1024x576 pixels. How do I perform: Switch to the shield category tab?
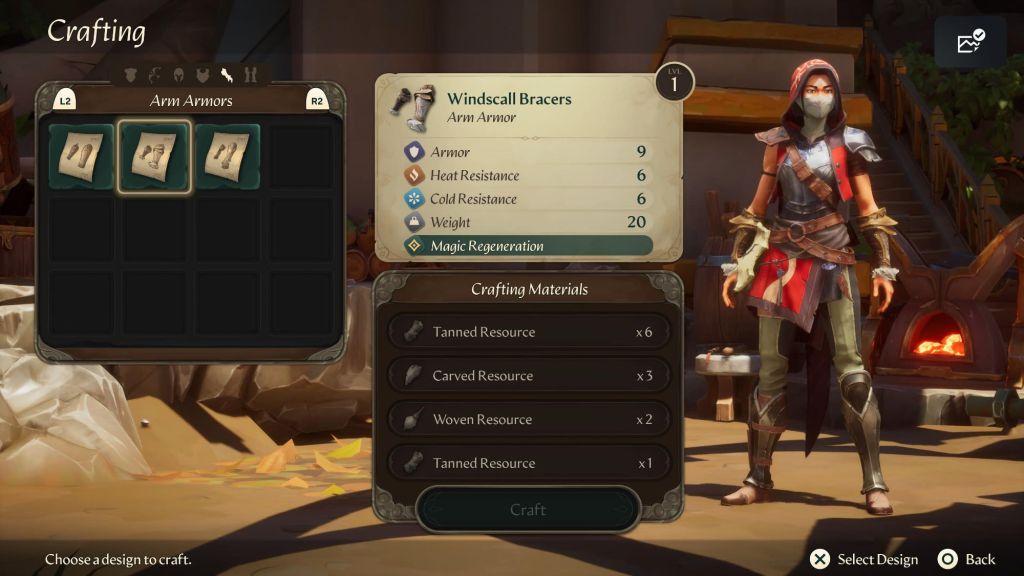tap(132, 74)
